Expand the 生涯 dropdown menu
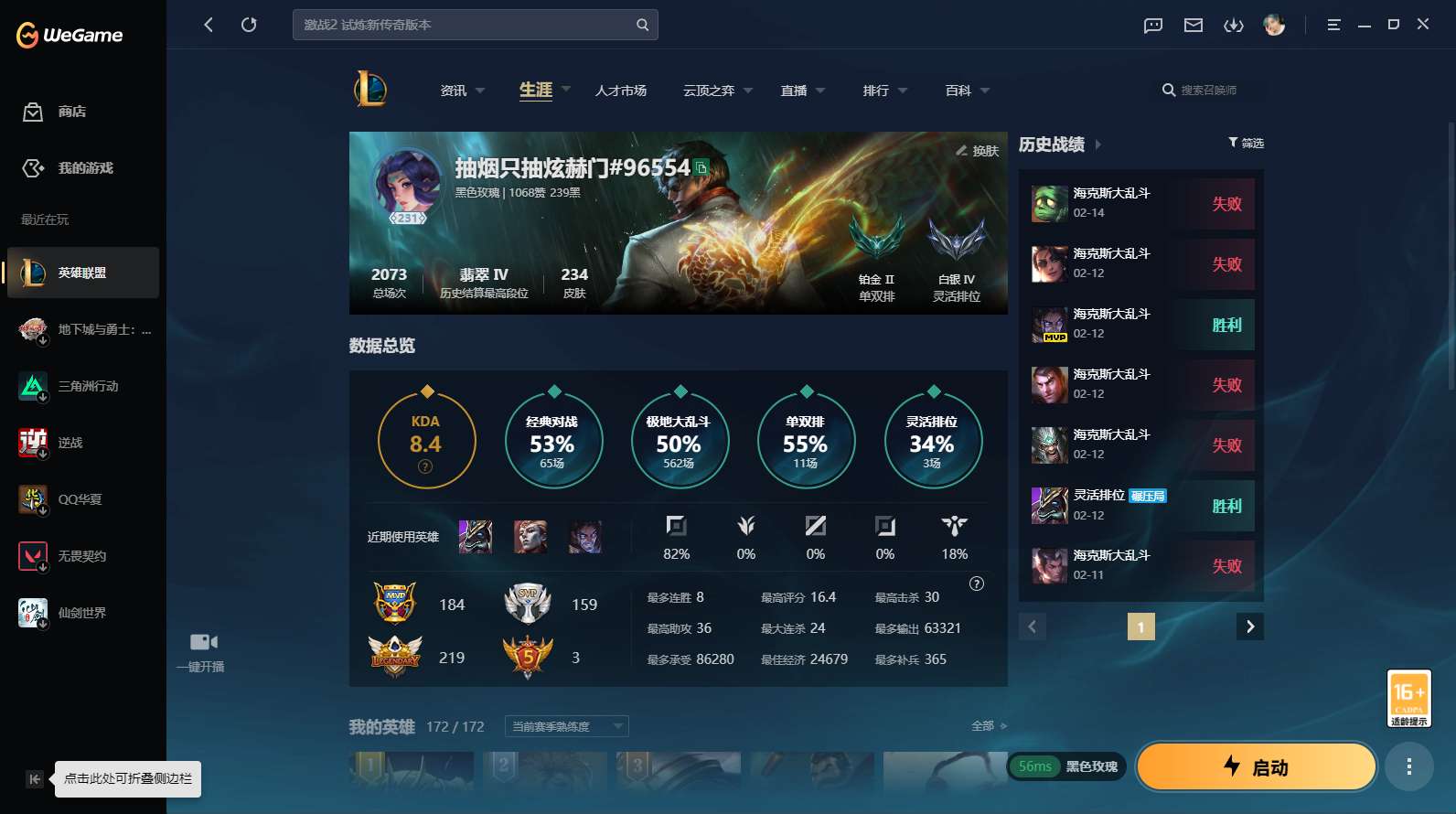 click(x=566, y=90)
